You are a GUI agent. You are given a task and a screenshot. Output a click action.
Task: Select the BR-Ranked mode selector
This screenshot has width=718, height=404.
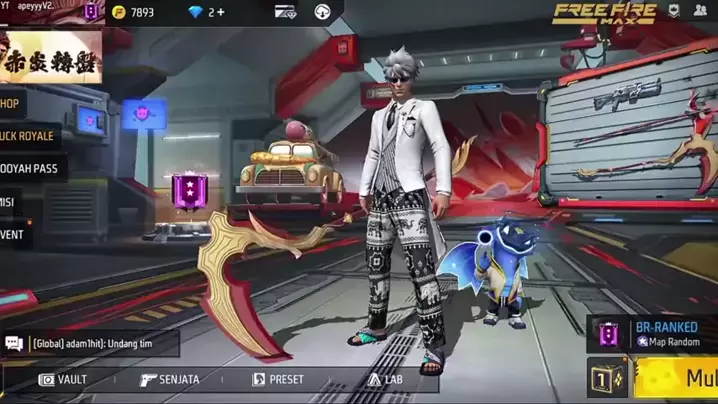655,334
